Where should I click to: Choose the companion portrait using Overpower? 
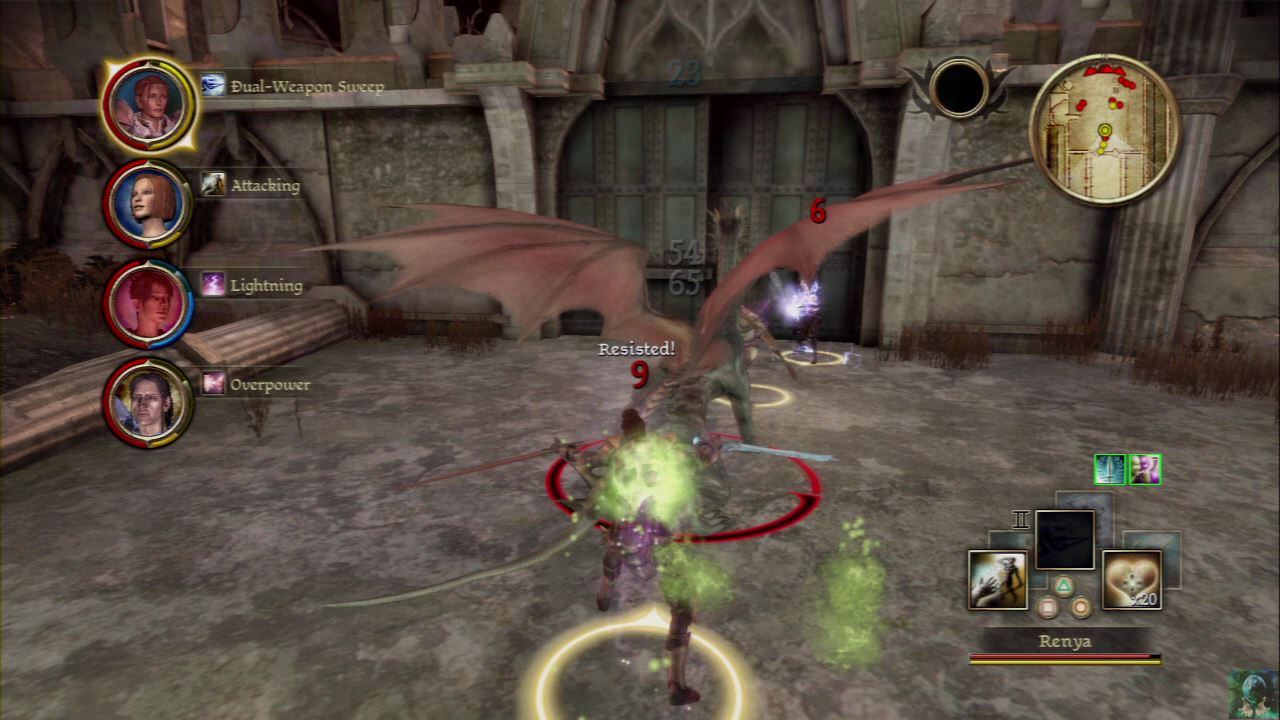click(x=148, y=402)
